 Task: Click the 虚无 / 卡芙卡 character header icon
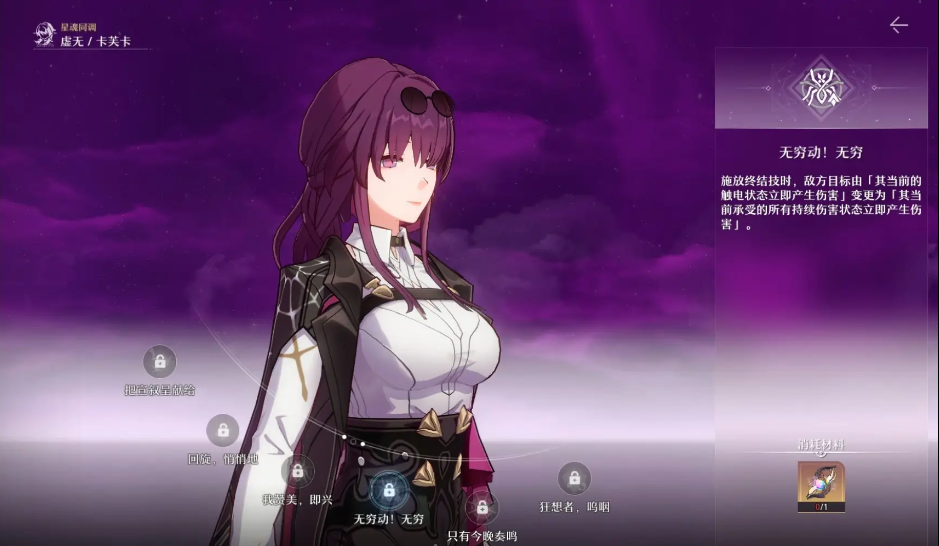45,35
